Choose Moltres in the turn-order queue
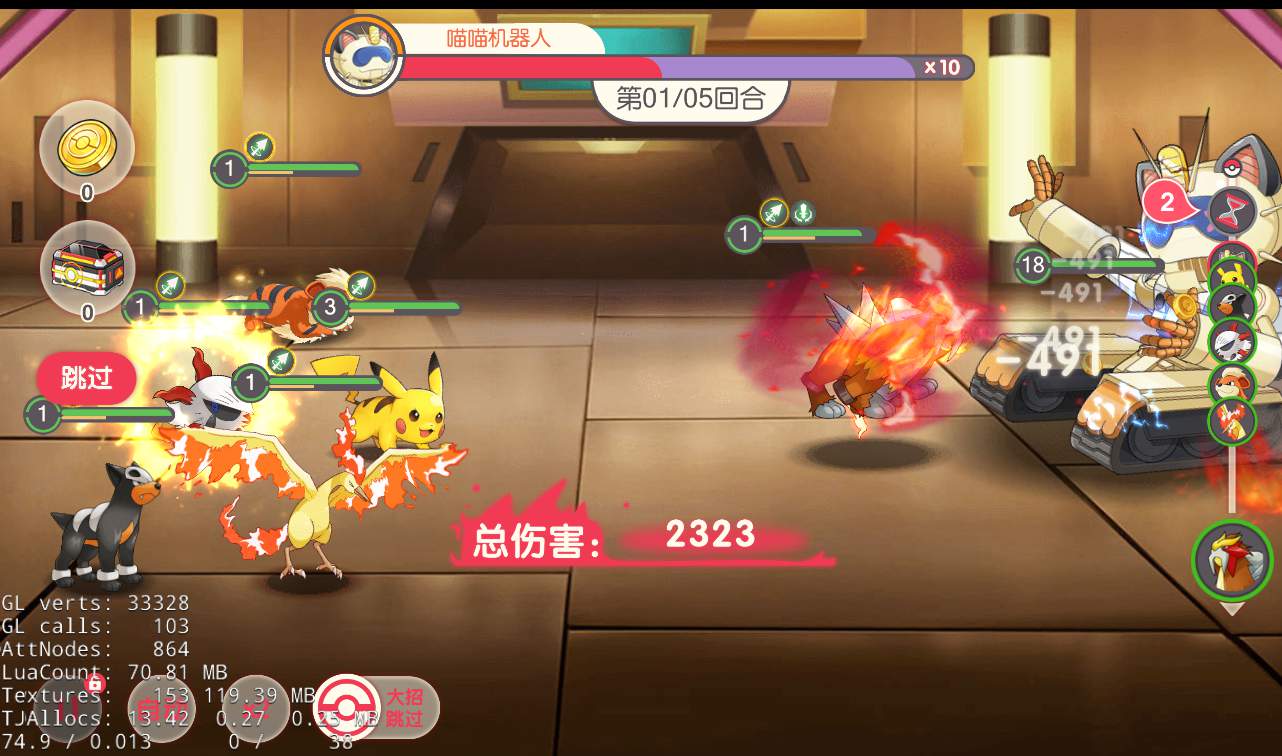Viewport: 1282px width, 756px height. tap(1232, 421)
